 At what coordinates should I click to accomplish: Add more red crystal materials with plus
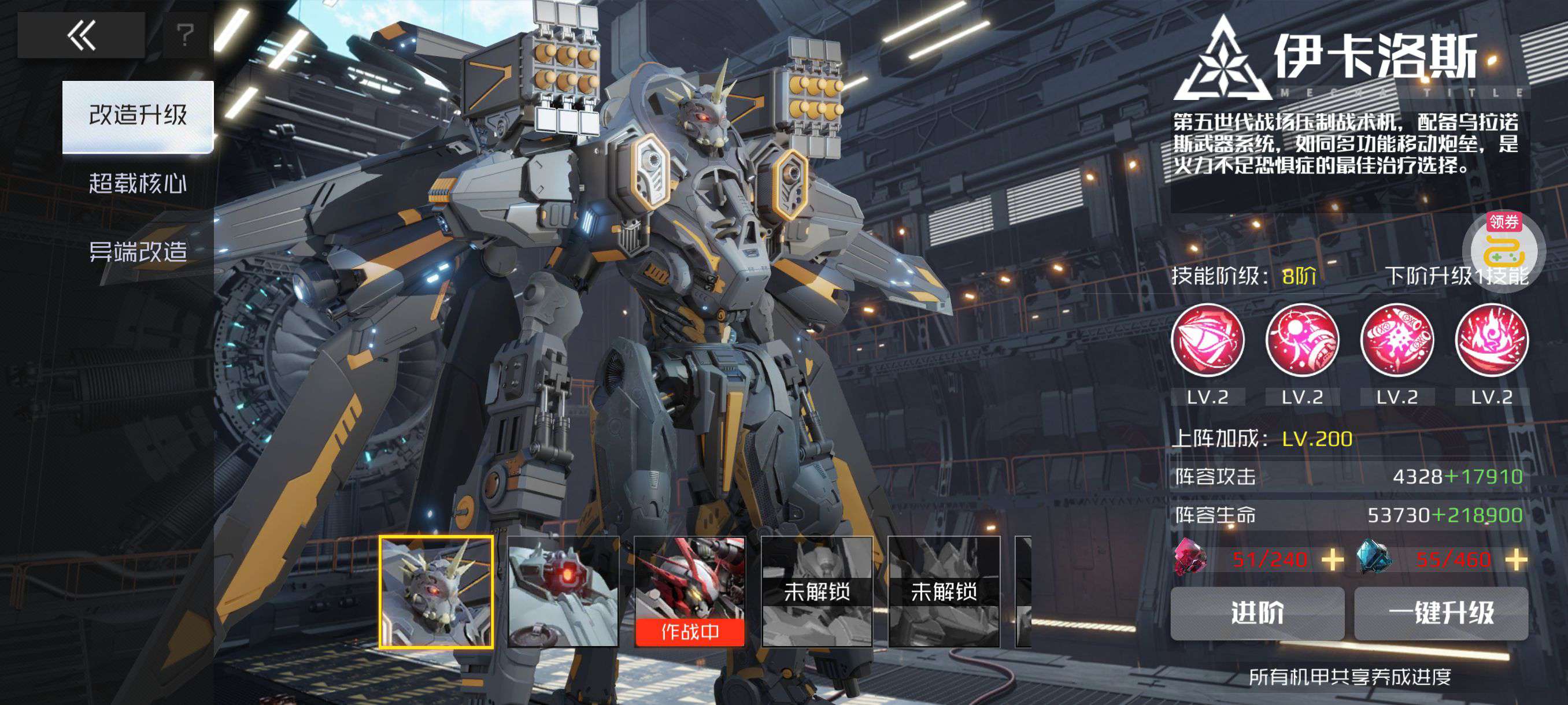click(x=1333, y=559)
